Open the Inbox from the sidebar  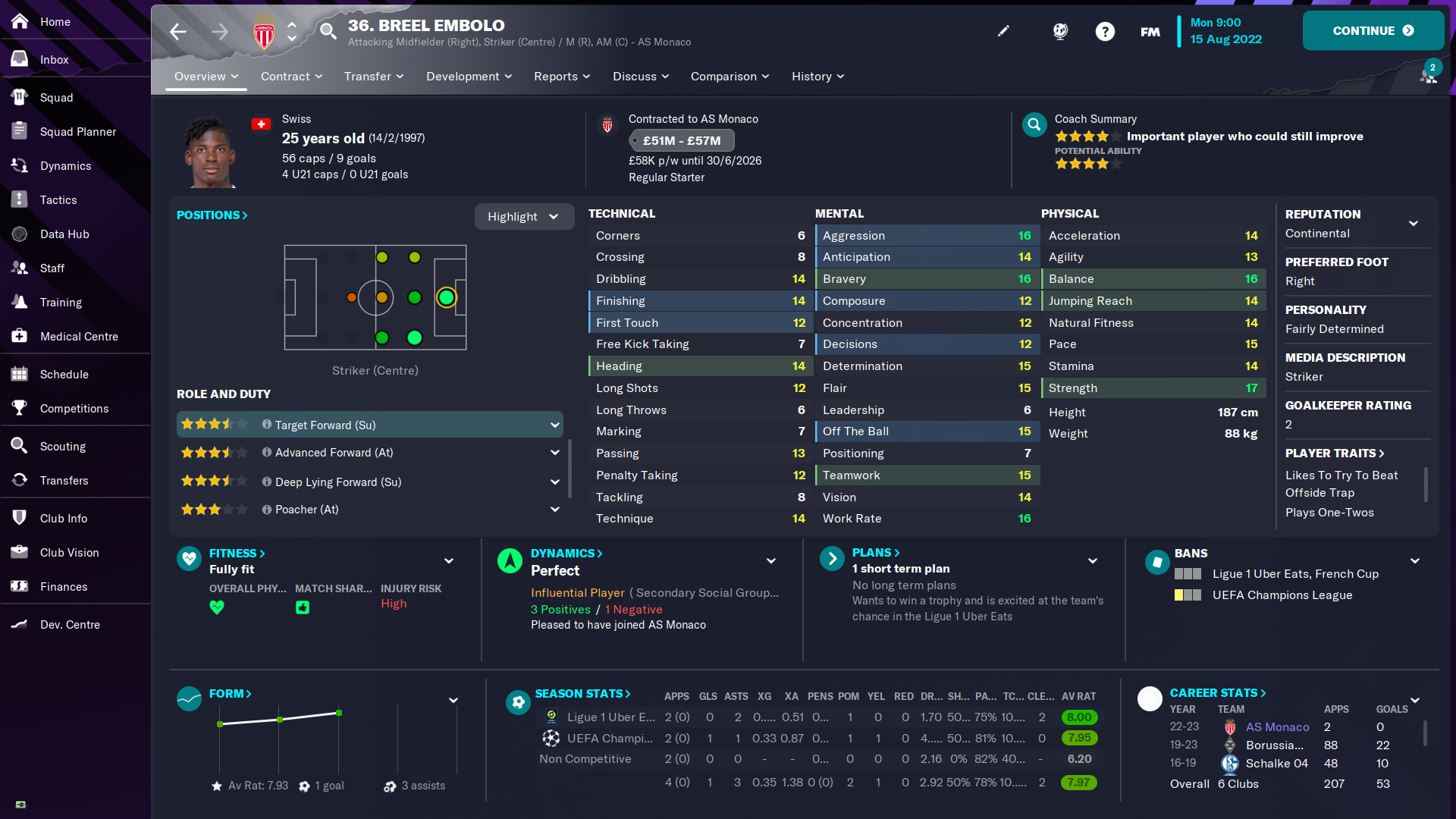pyautogui.click(x=54, y=59)
